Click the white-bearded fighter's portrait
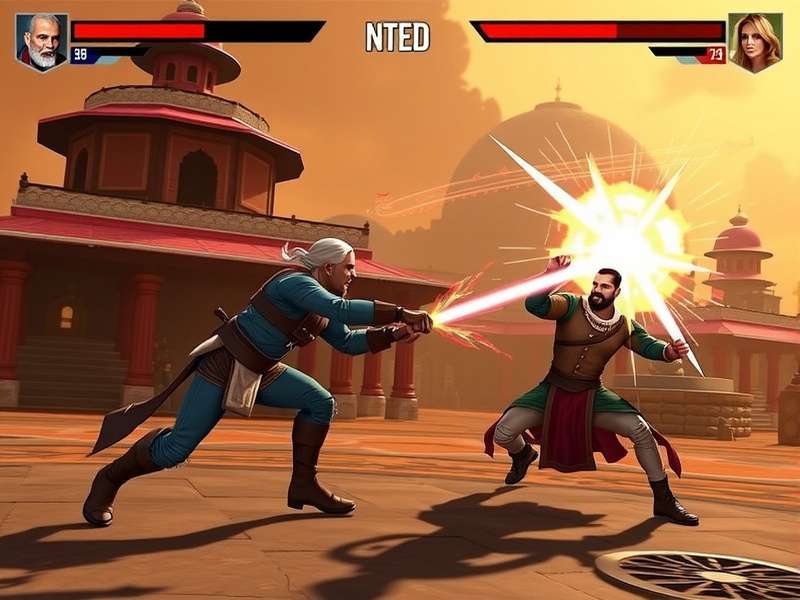The height and width of the screenshot is (600, 800). 42,42
